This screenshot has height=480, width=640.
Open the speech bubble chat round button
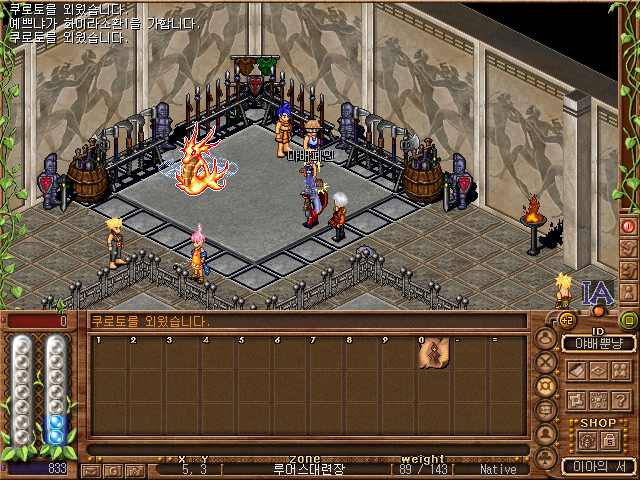click(546, 409)
